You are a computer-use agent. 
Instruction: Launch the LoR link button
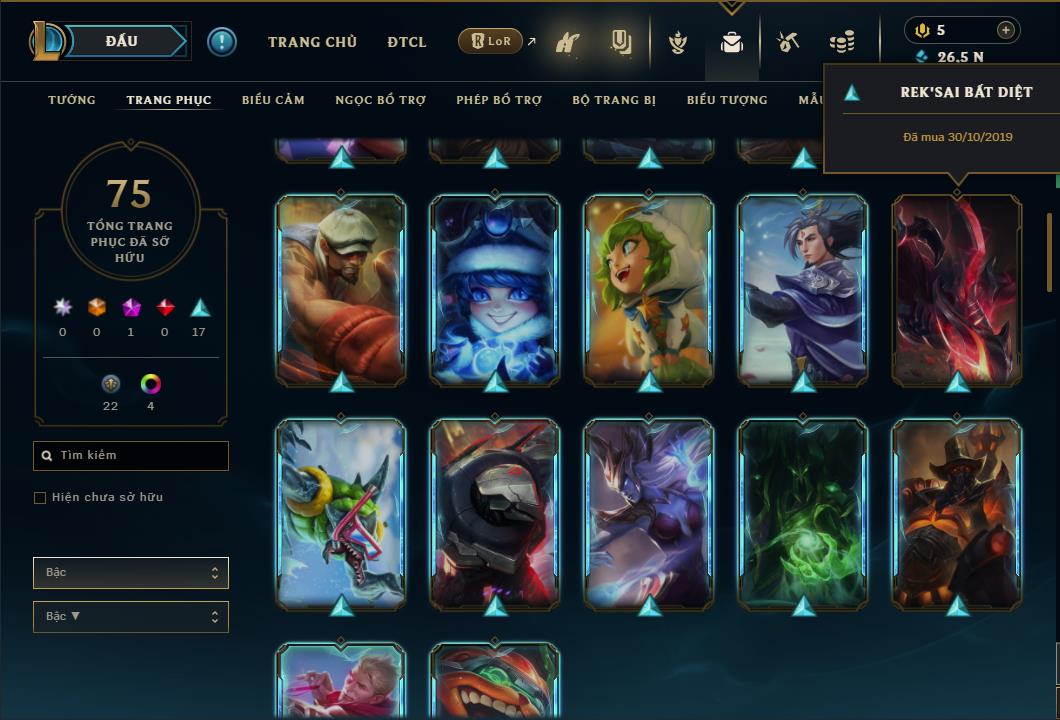[490, 42]
